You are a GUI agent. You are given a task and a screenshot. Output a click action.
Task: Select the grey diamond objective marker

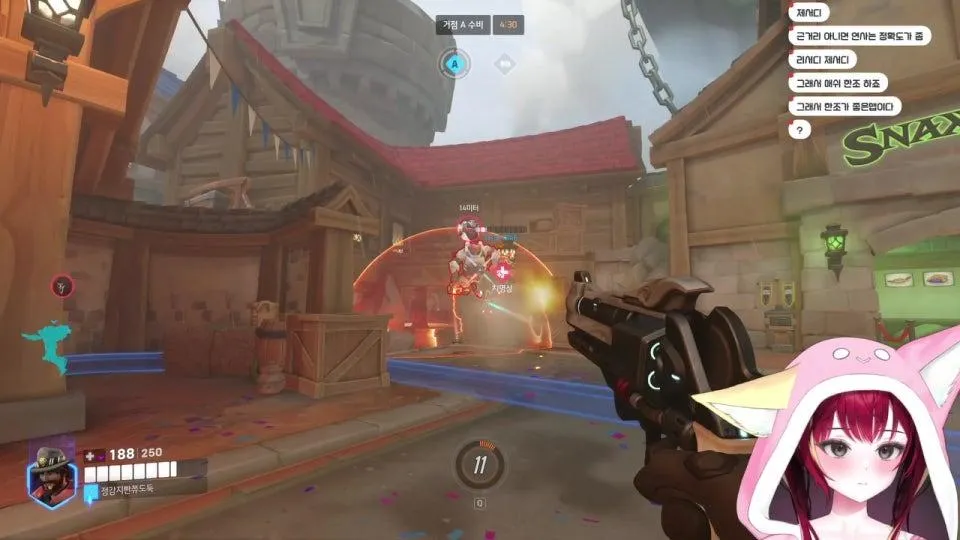point(505,64)
